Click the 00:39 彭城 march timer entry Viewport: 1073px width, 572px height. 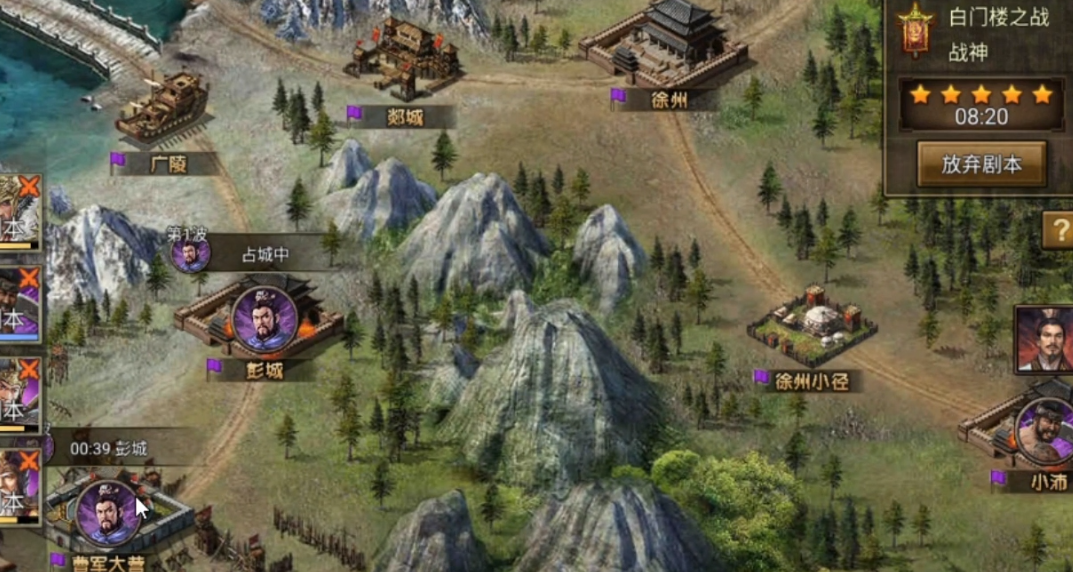110,449
